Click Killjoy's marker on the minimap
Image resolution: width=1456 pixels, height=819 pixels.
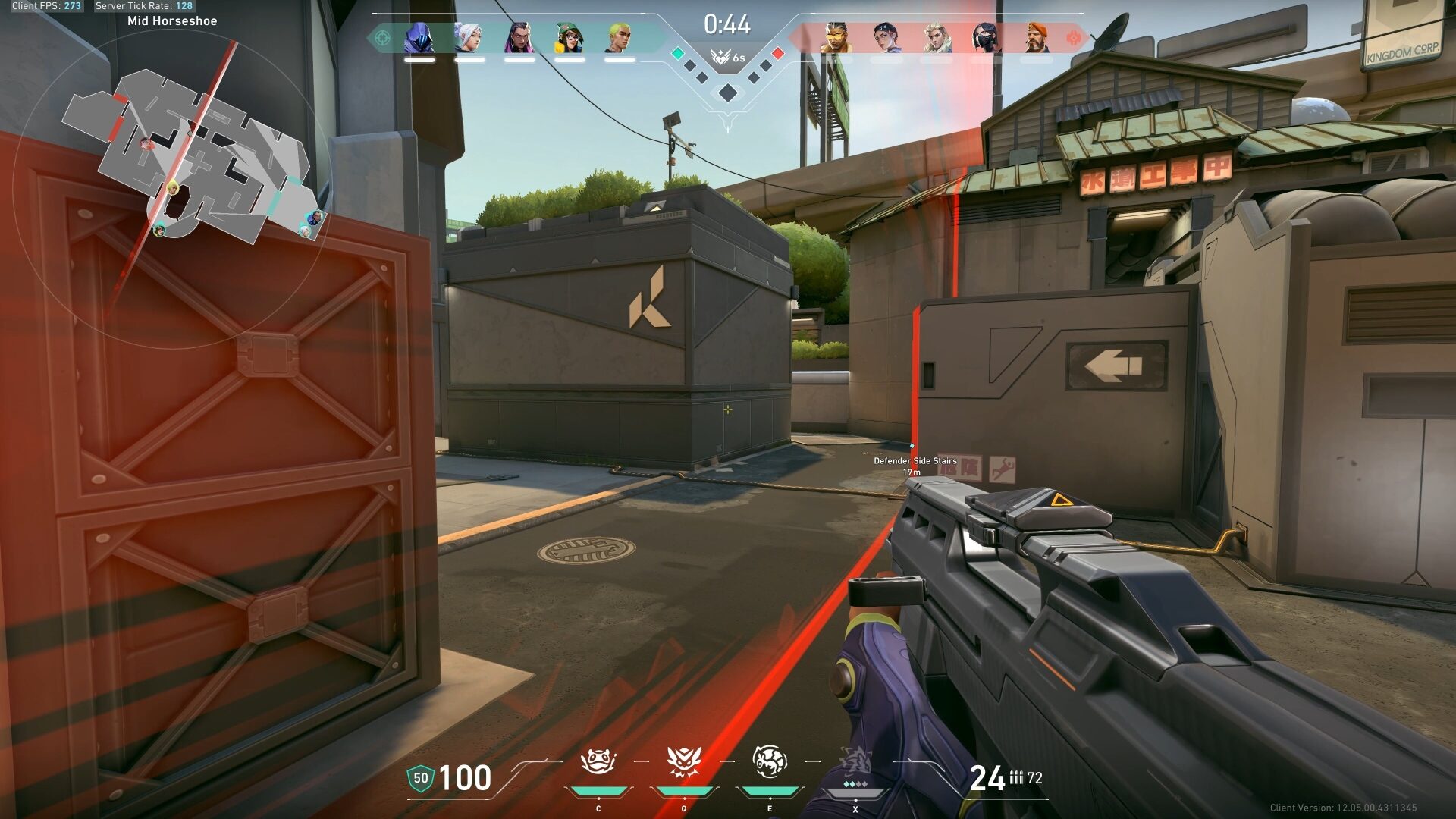173,187
